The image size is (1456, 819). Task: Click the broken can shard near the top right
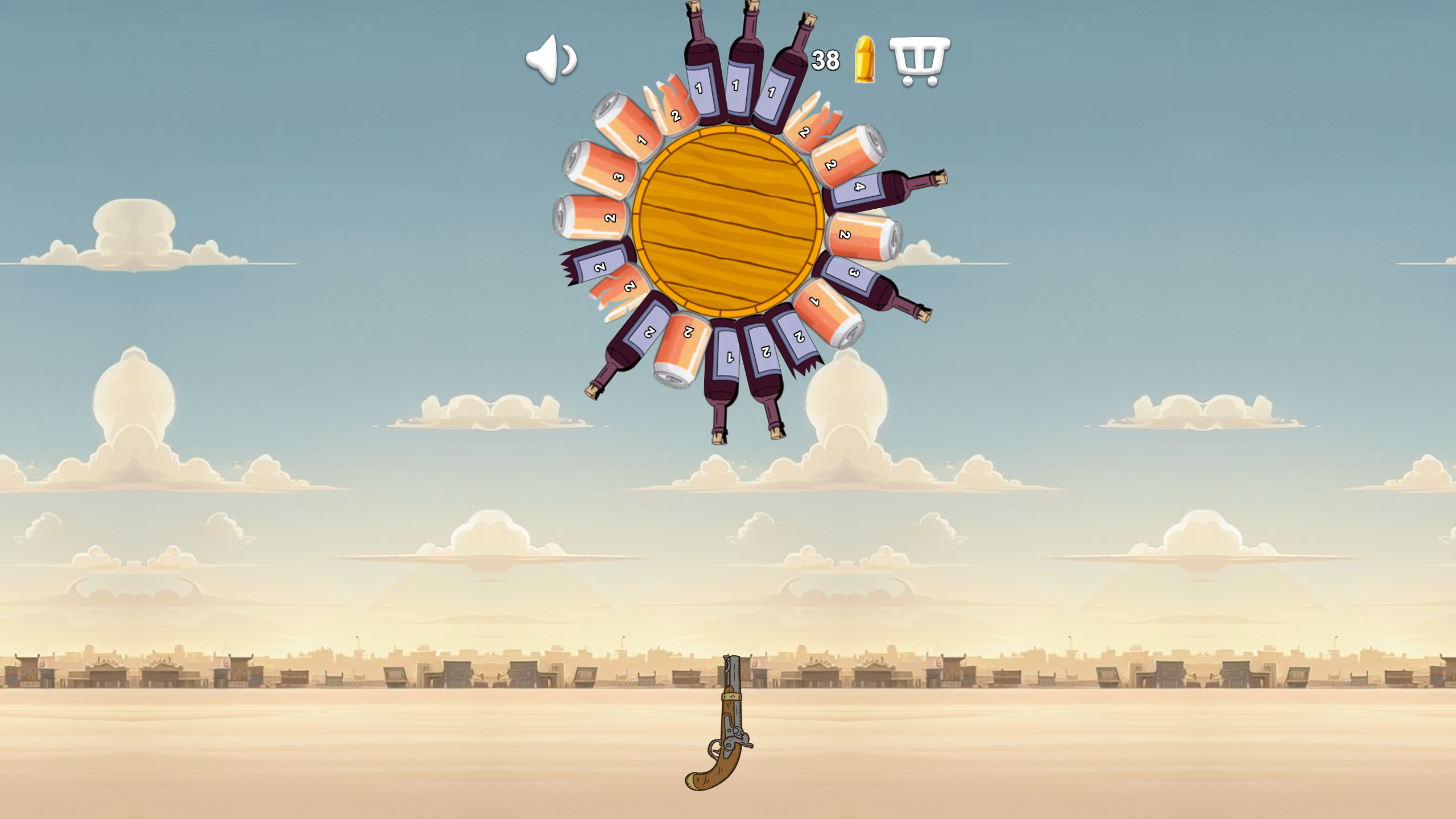point(805,131)
